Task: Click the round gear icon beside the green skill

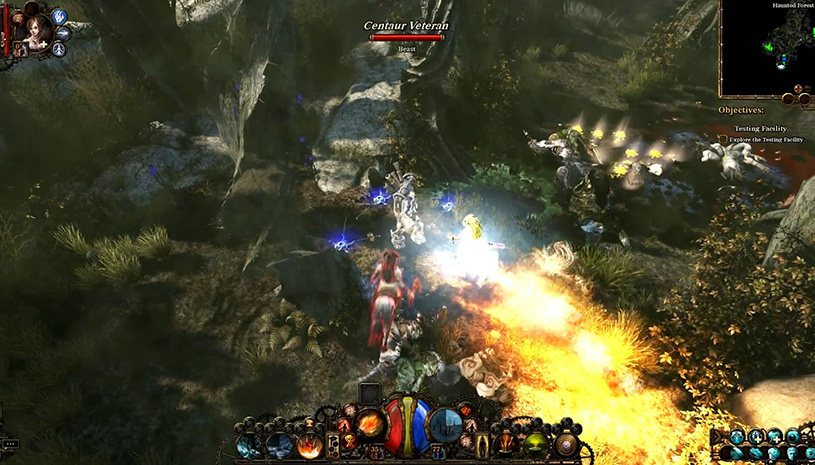Action: [x=568, y=446]
